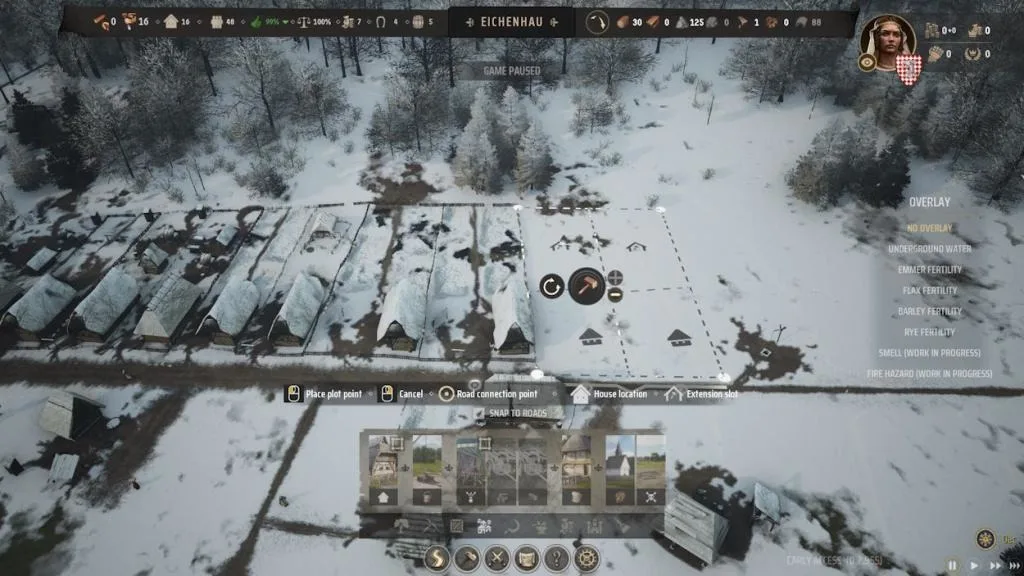Open the question mark help button
Image resolution: width=1024 pixels, height=576 pixels.
click(557, 559)
